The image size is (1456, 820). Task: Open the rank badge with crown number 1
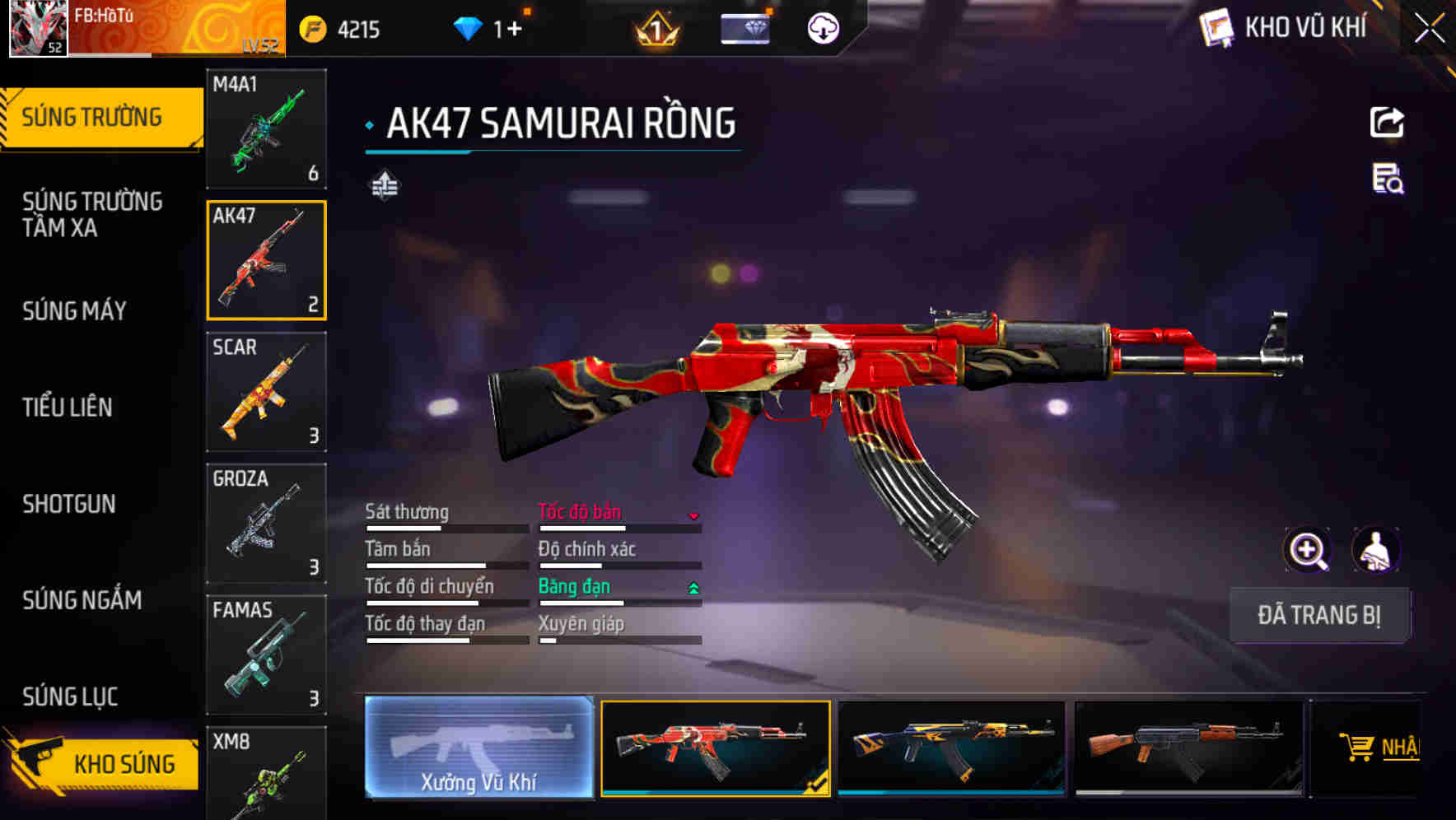pyautogui.click(x=655, y=29)
